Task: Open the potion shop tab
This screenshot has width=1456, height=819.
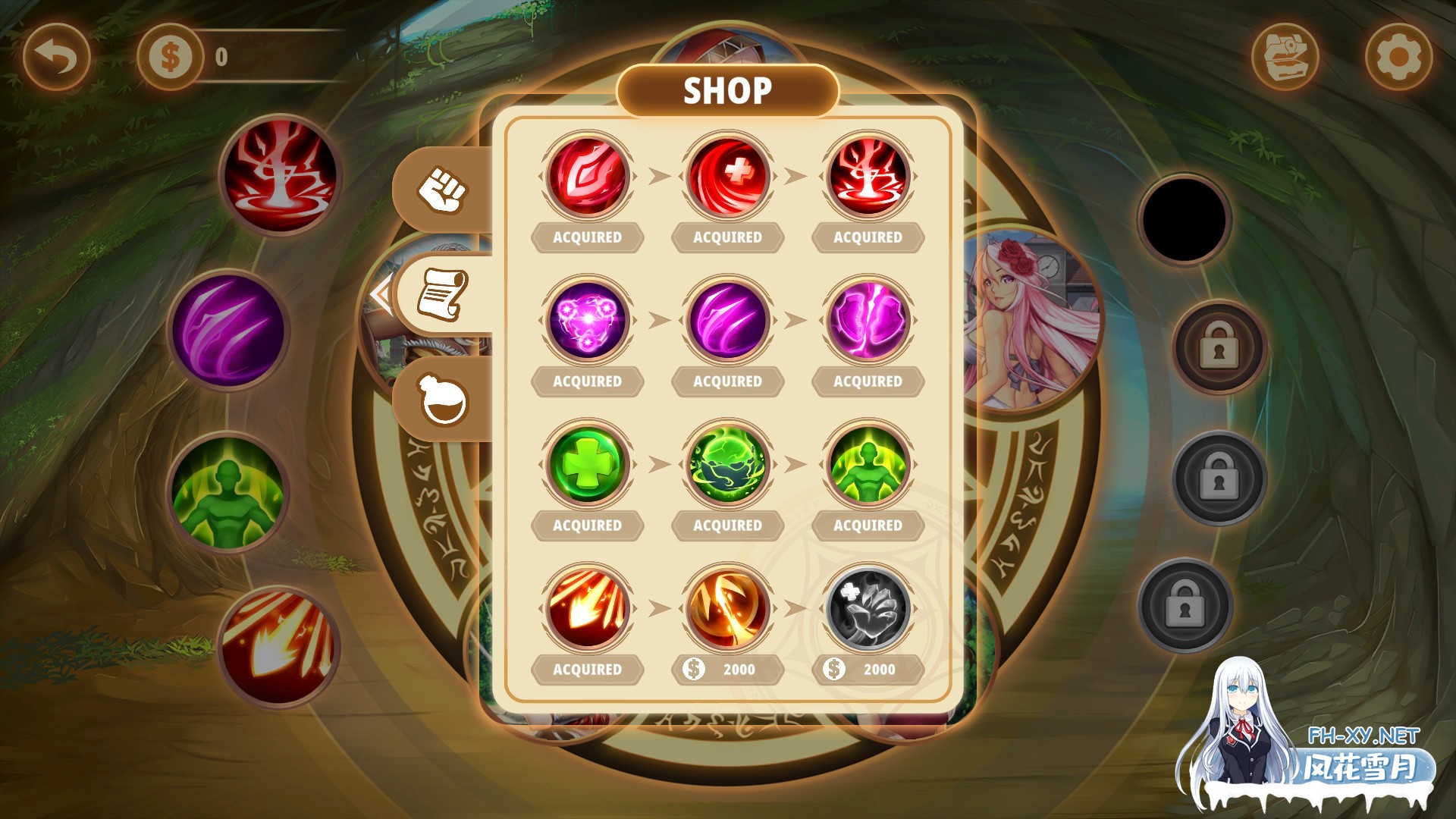Action: 444,400
